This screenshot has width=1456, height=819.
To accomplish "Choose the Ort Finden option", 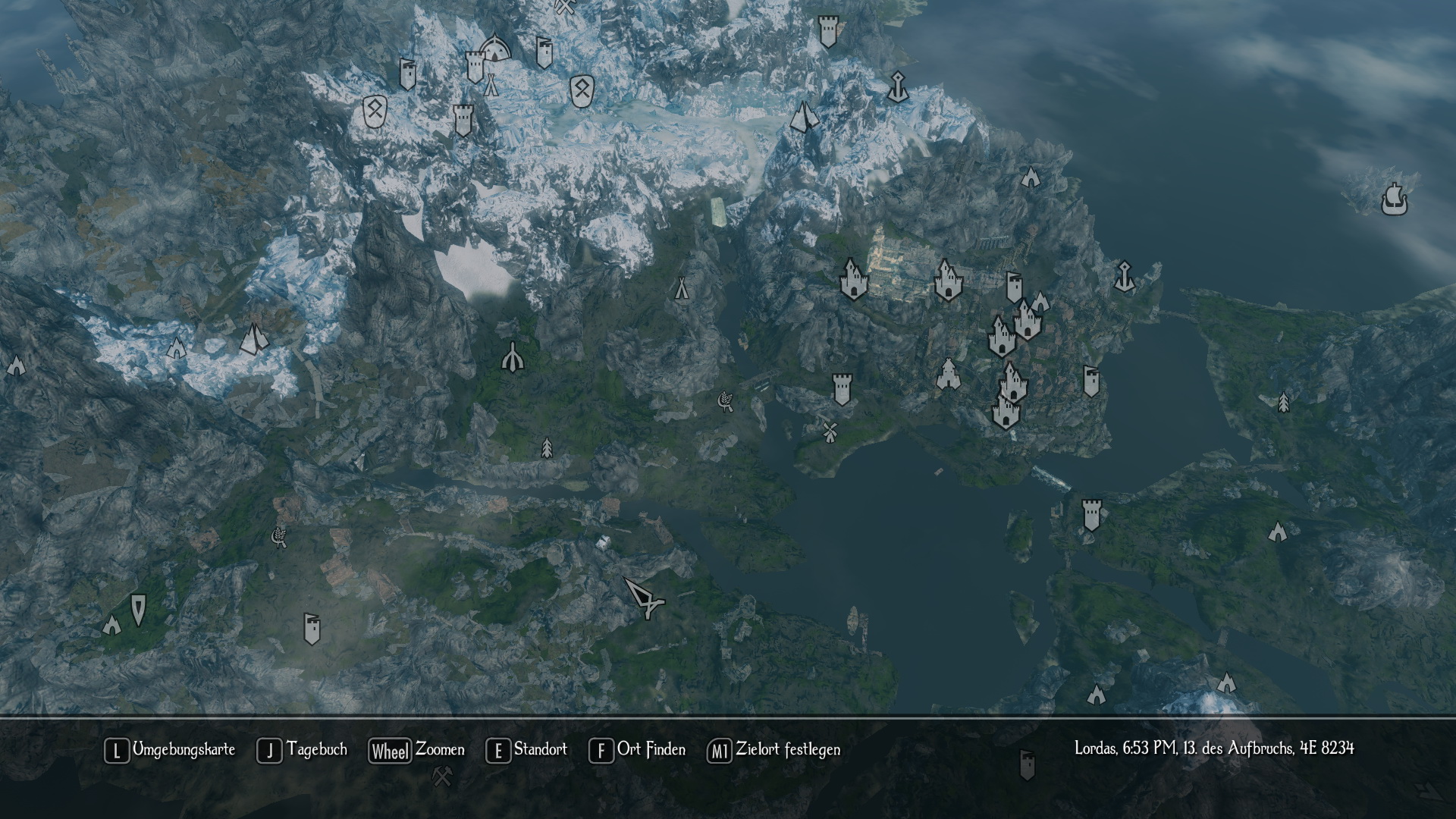I will (x=637, y=750).
